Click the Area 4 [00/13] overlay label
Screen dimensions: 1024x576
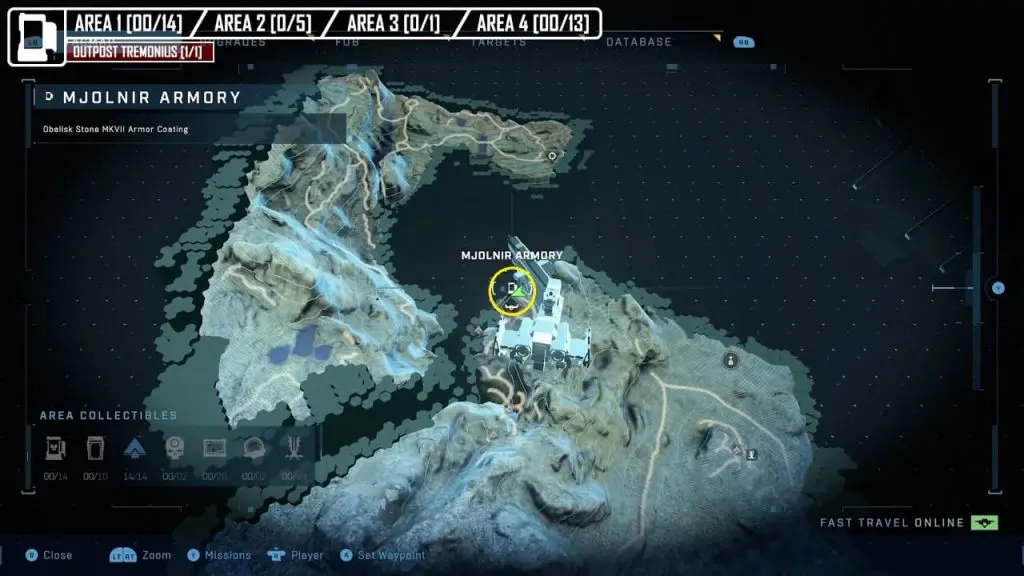[x=526, y=22]
